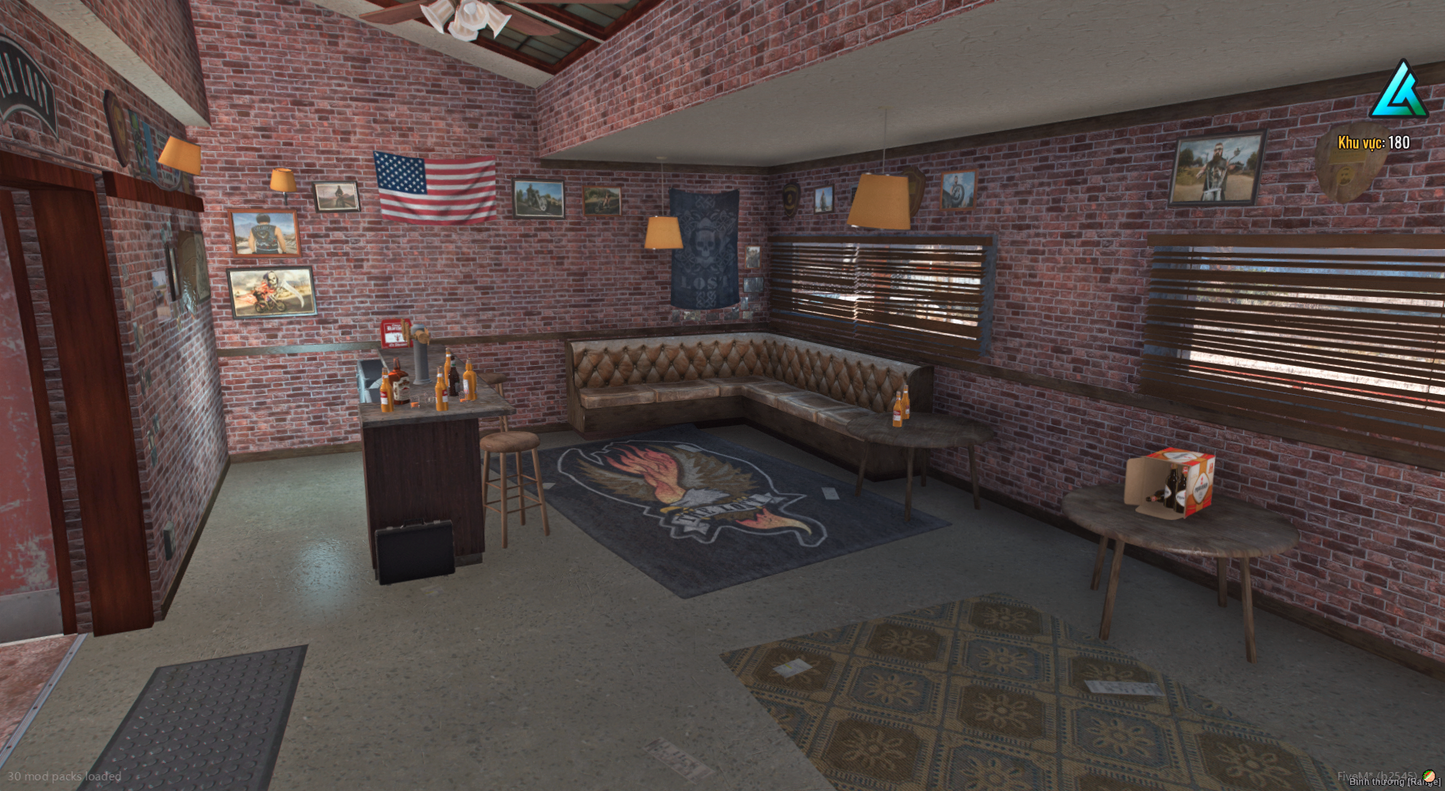The width and height of the screenshot is (1445, 791).
Task: Click the blue triangle server logo
Action: (1397, 90)
